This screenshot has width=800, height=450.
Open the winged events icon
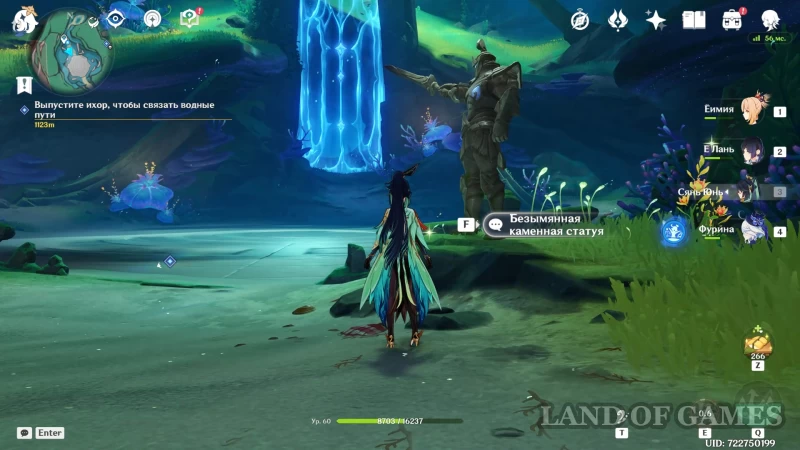[618, 20]
